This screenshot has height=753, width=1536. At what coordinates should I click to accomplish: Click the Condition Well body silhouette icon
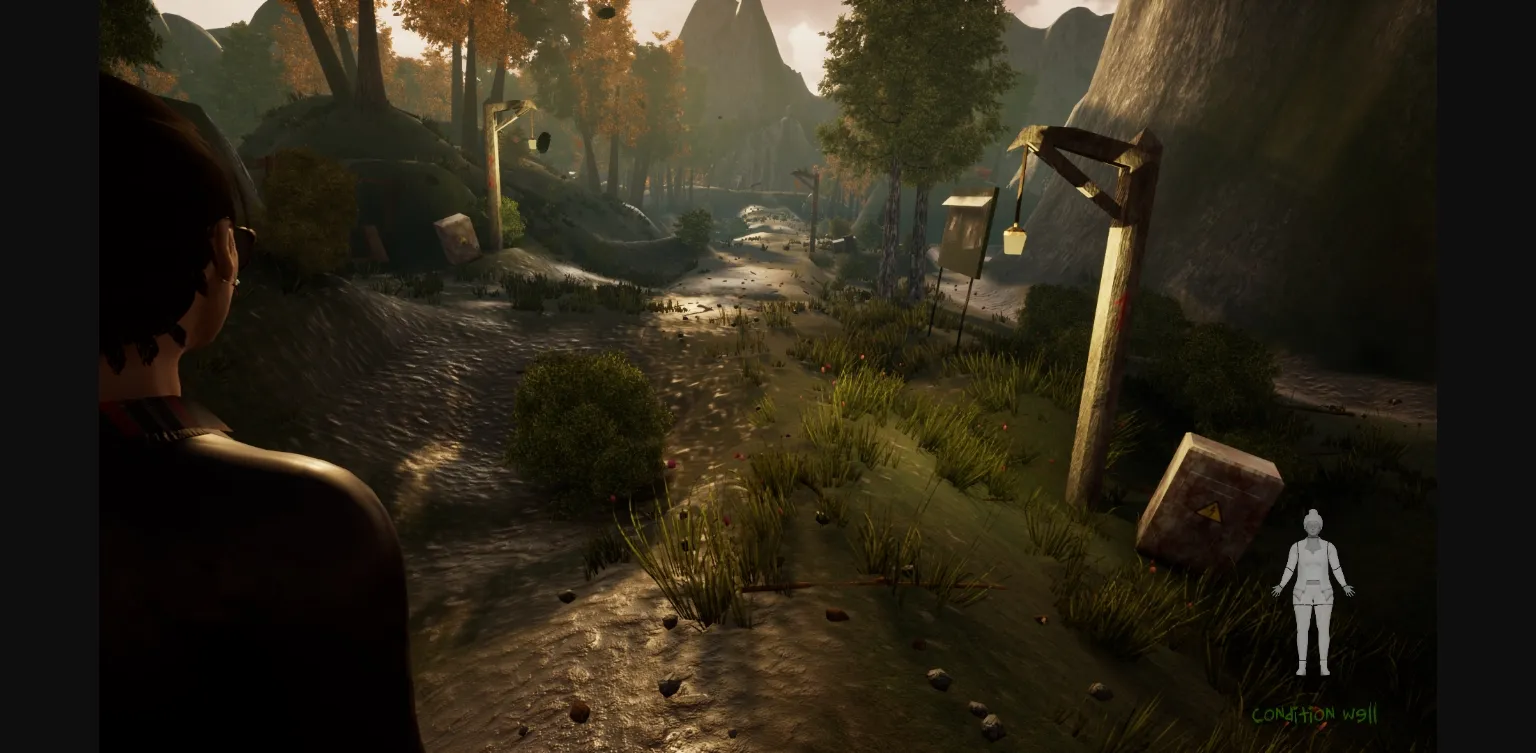pyautogui.click(x=1312, y=590)
